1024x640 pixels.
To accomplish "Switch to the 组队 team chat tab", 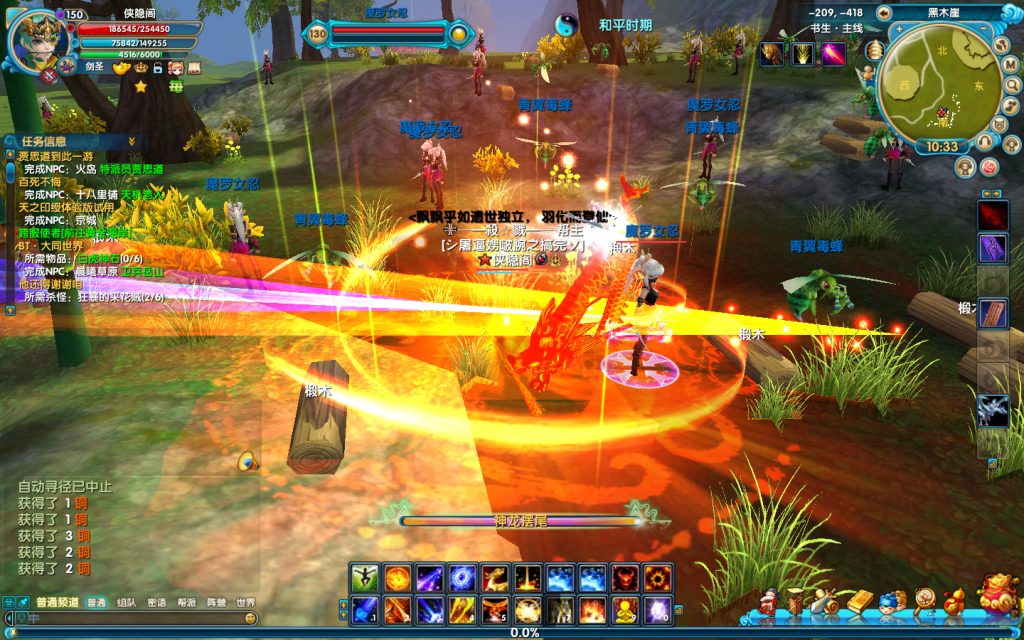I will (126, 603).
